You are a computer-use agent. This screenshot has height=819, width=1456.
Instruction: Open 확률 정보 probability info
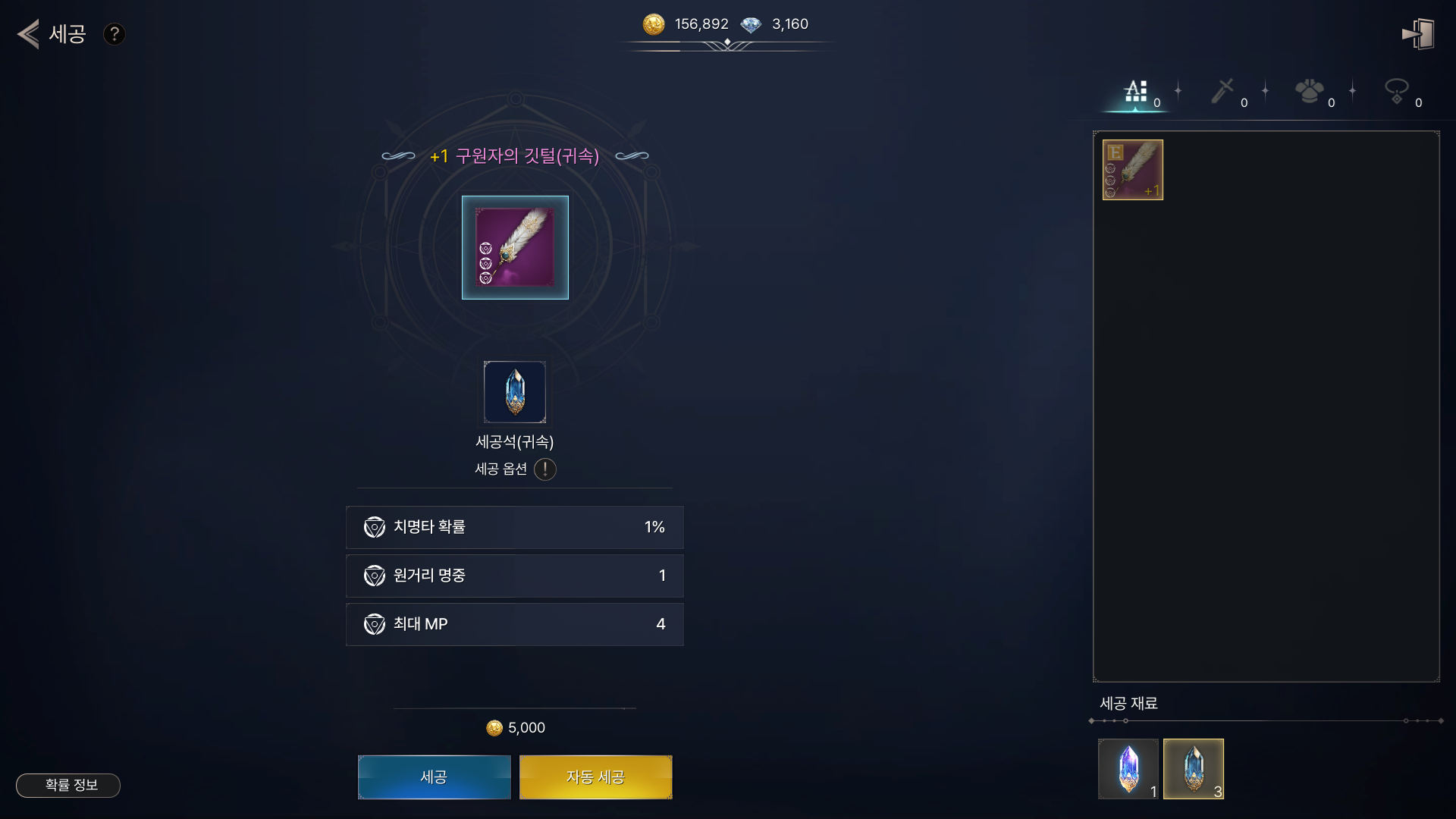(68, 785)
